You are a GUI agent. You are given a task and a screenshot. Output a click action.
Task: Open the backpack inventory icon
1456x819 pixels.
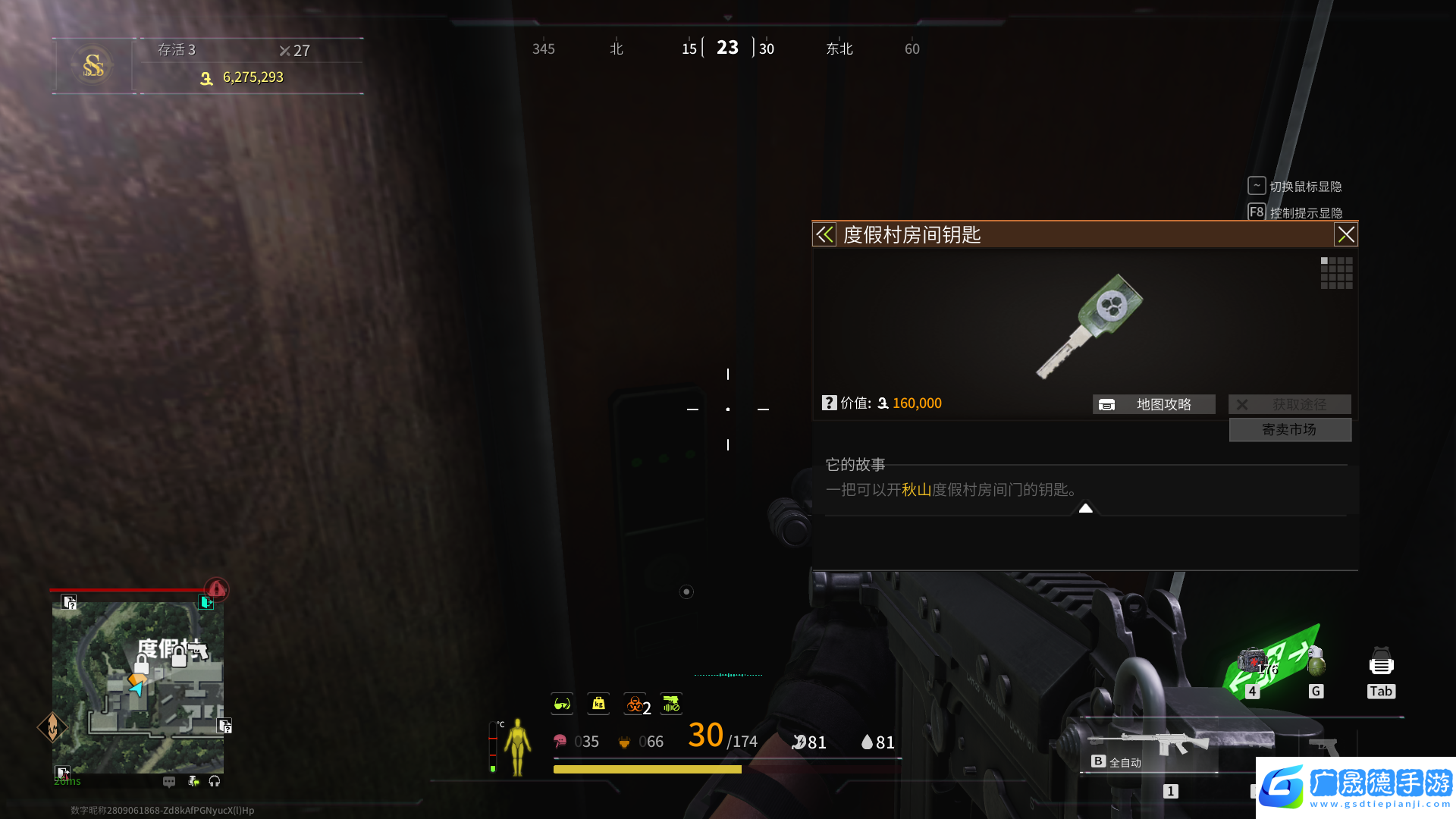[1381, 664]
